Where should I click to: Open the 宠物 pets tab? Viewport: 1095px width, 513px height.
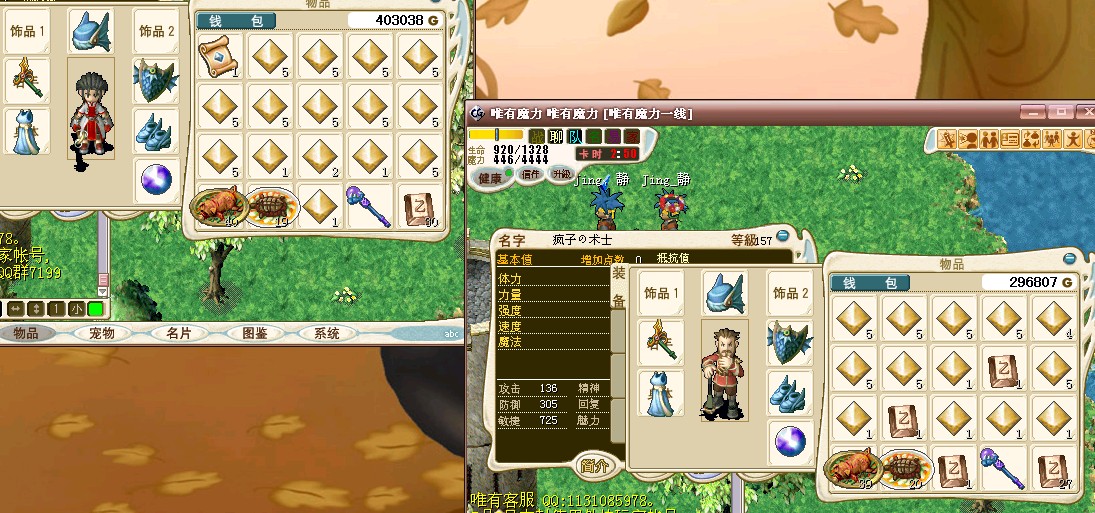pos(103,333)
